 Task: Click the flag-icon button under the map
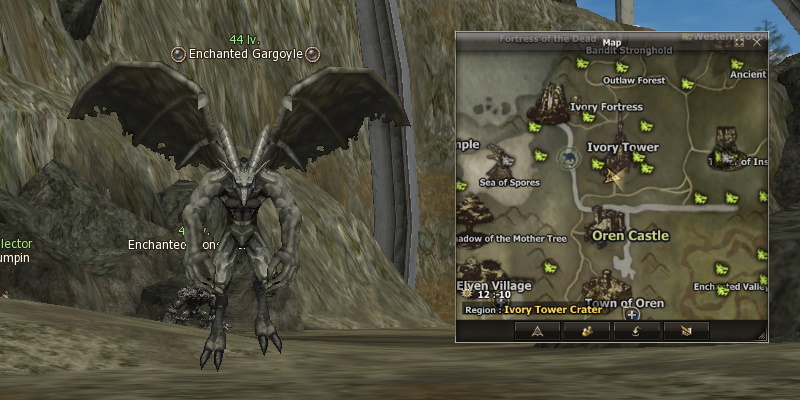pyautogui.click(x=685, y=331)
